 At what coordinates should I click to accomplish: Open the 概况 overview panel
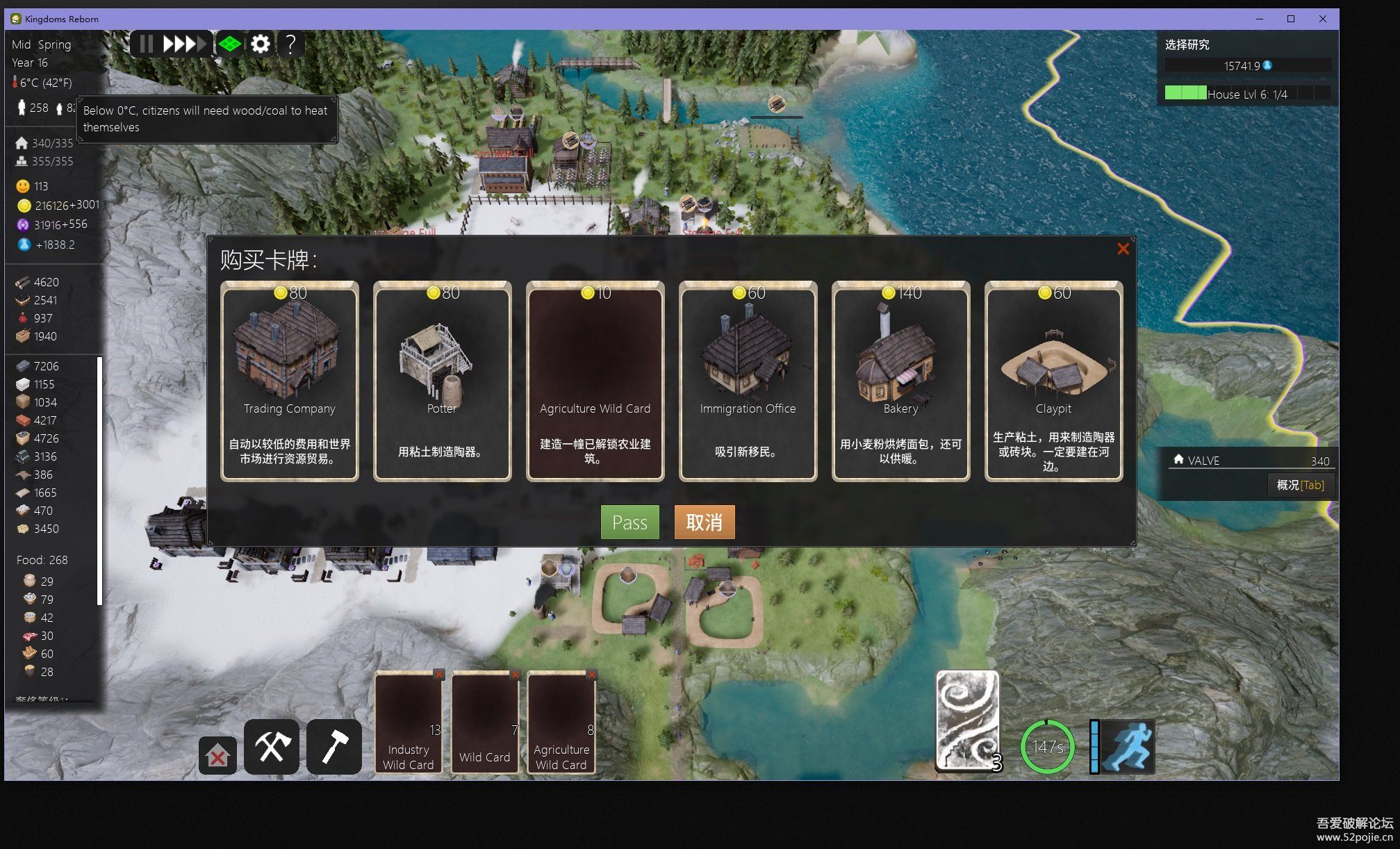(1300, 485)
